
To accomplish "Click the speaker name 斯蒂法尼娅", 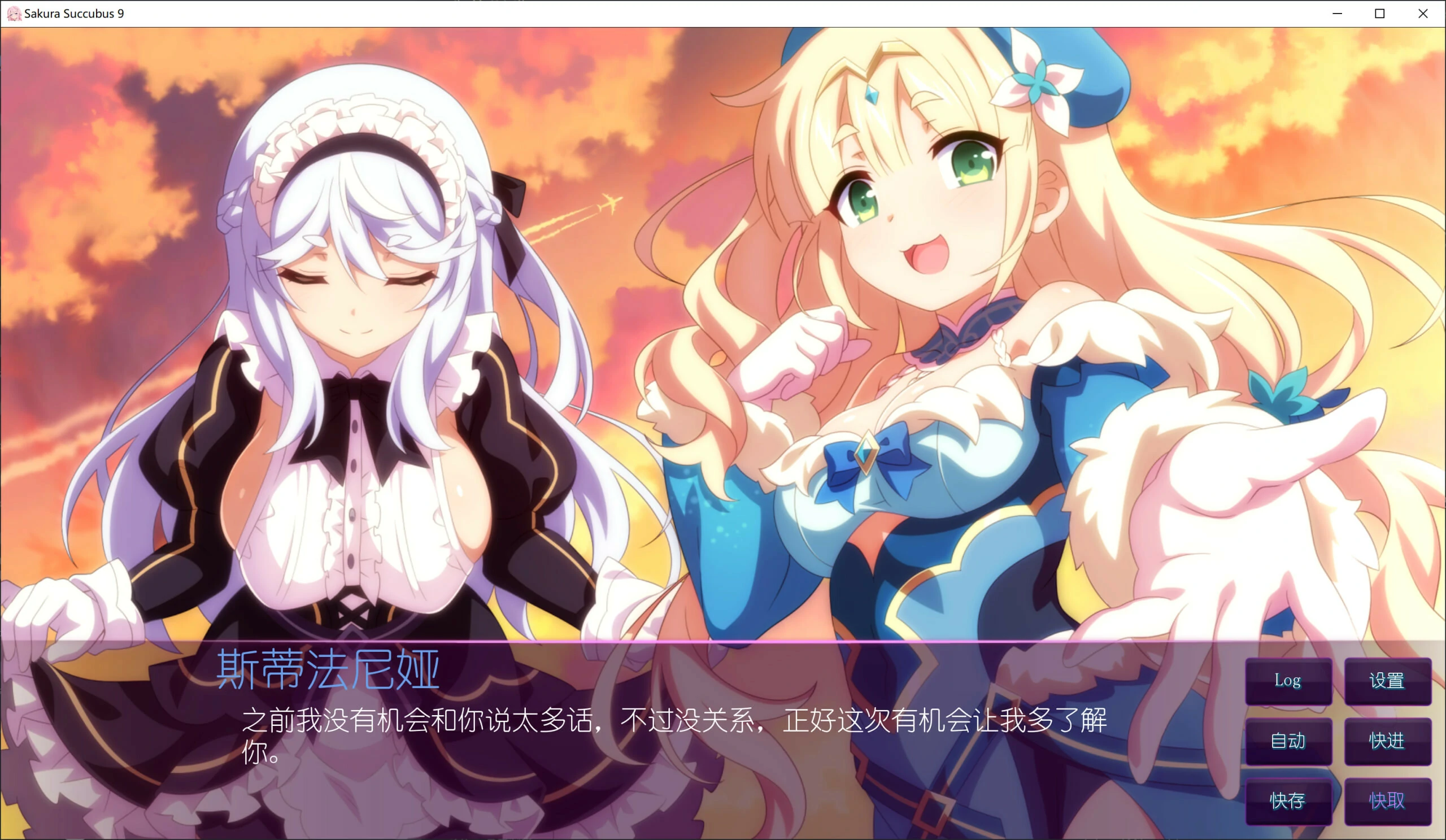I will 327,668.
